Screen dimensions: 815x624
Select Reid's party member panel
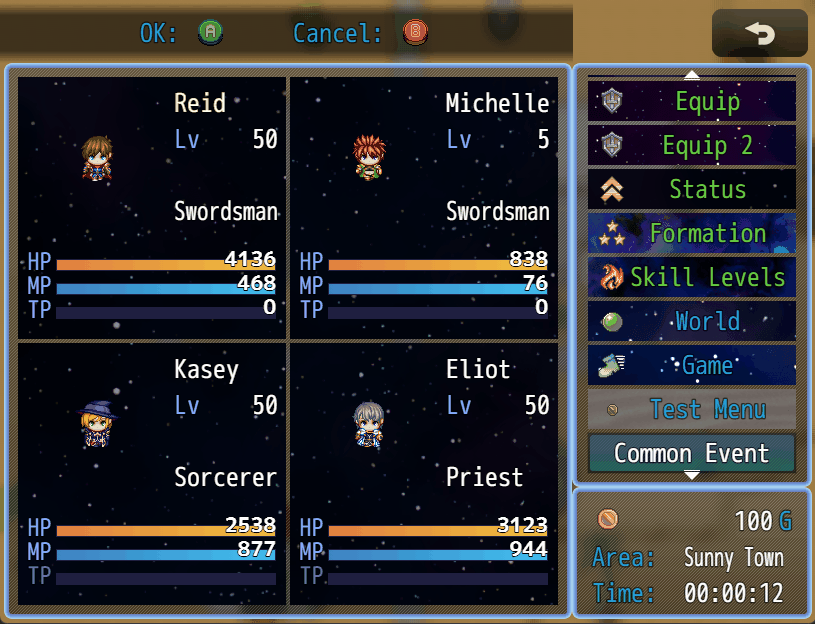pos(152,207)
